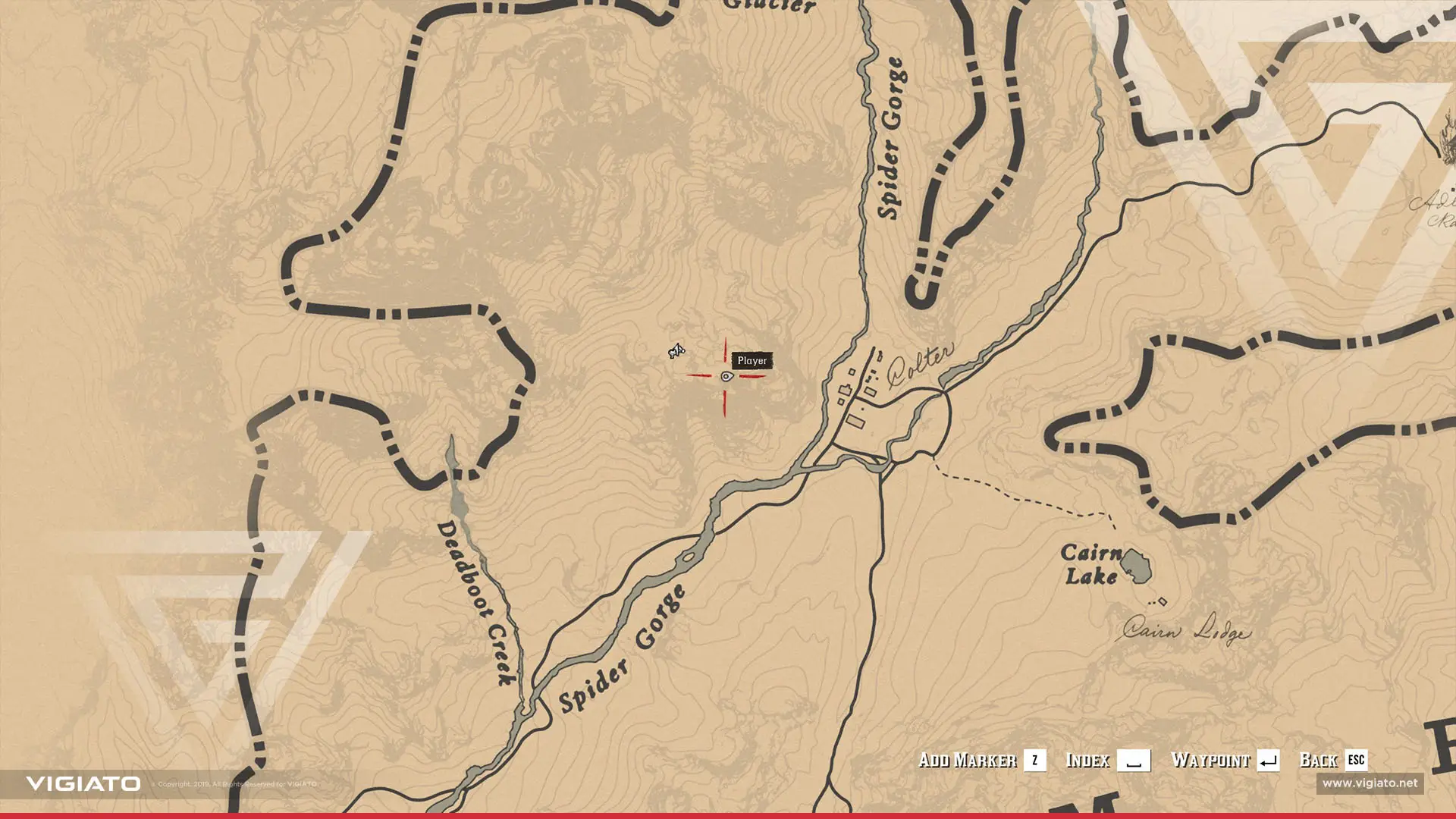
Task: Click the Player position marker
Action: [x=726, y=376]
